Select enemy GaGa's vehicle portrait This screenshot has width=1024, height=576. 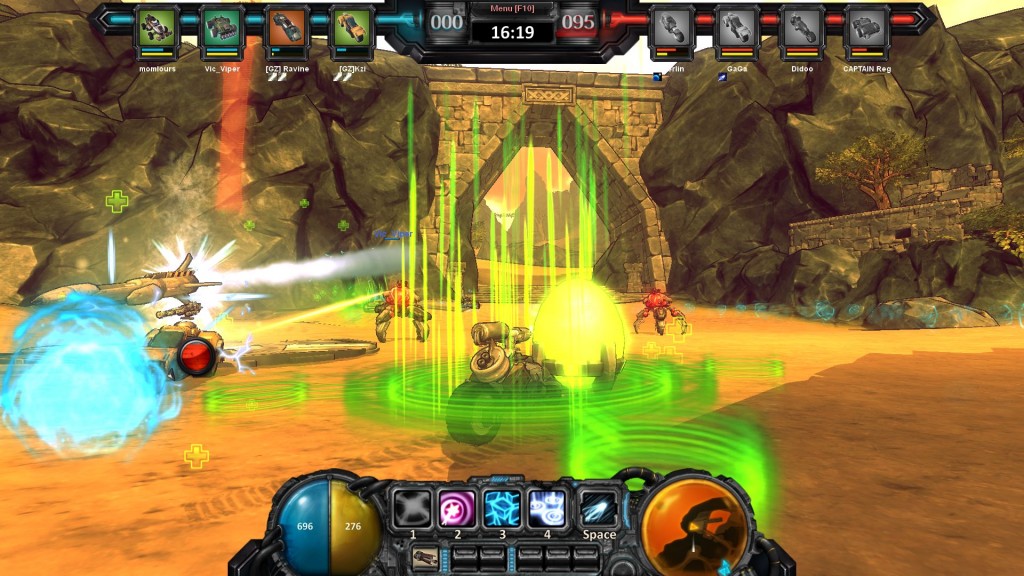point(736,29)
